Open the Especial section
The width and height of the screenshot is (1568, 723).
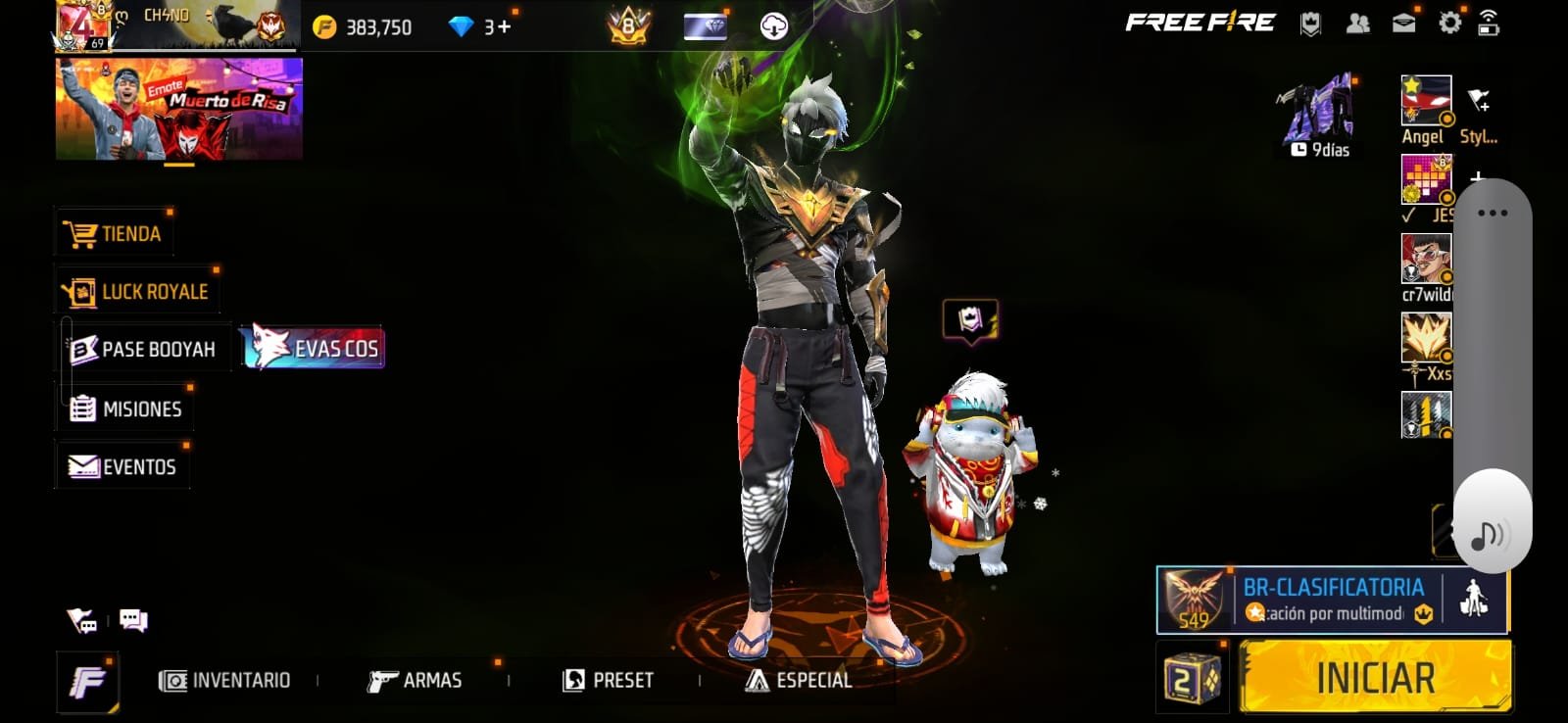click(x=799, y=681)
